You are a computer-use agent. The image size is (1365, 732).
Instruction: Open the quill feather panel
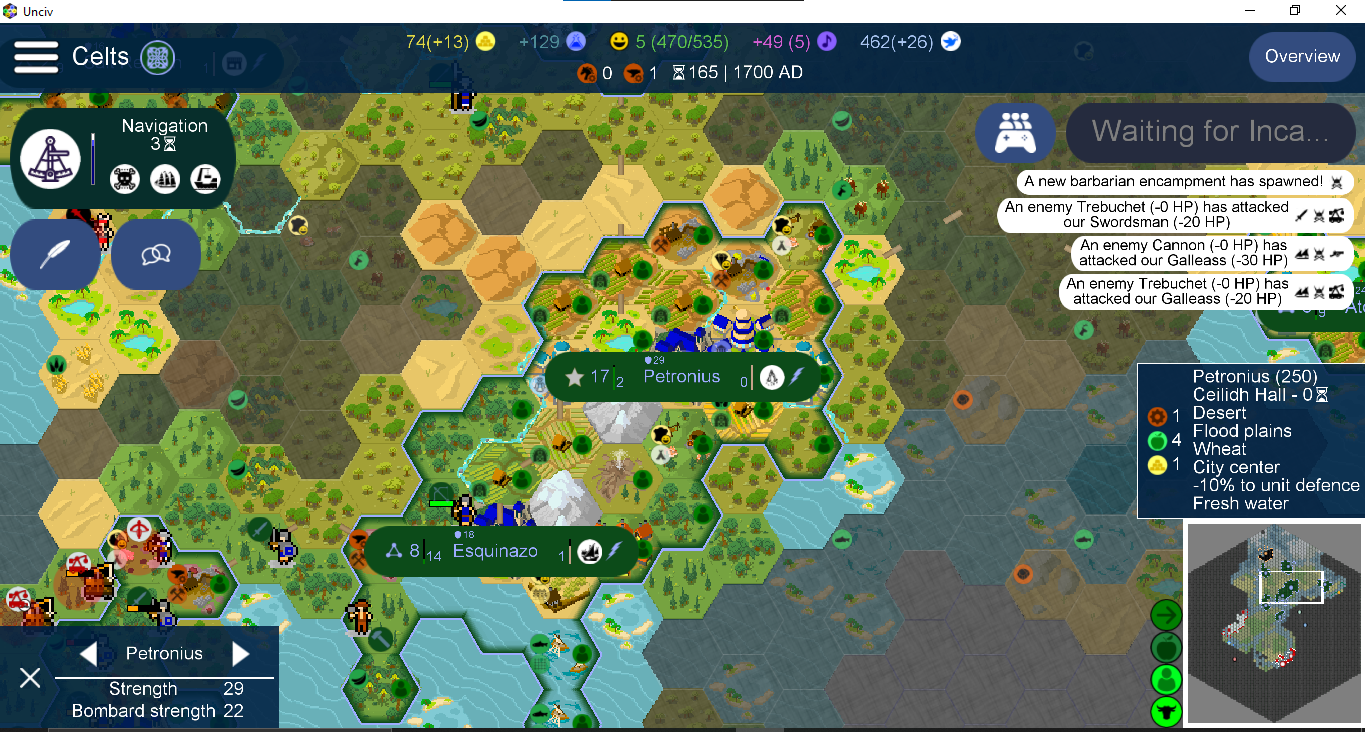pyautogui.click(x=55, y=254)
